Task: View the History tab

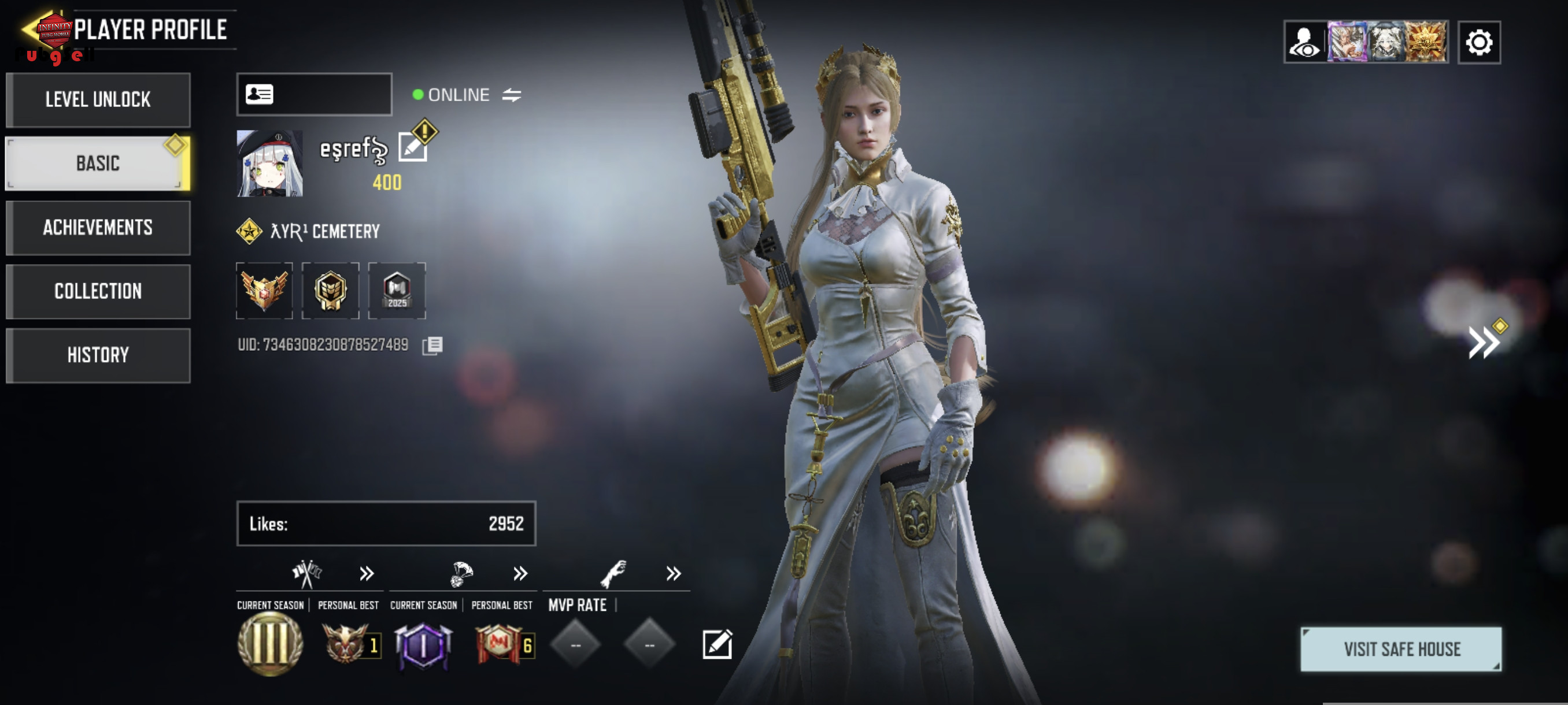Action: pos(98,355)
